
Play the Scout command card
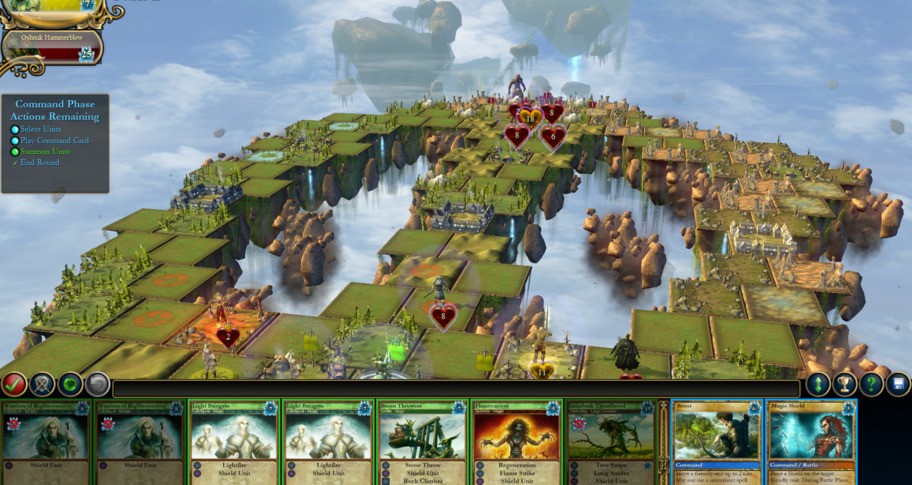(x=717, y=442)
